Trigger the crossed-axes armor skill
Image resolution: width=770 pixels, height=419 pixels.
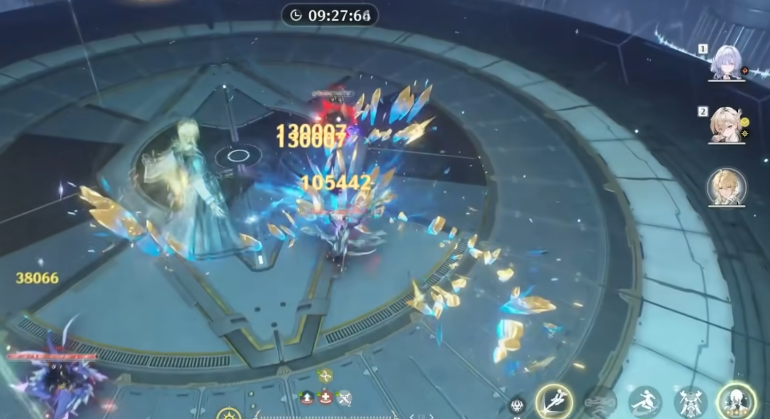click(690, 402)
